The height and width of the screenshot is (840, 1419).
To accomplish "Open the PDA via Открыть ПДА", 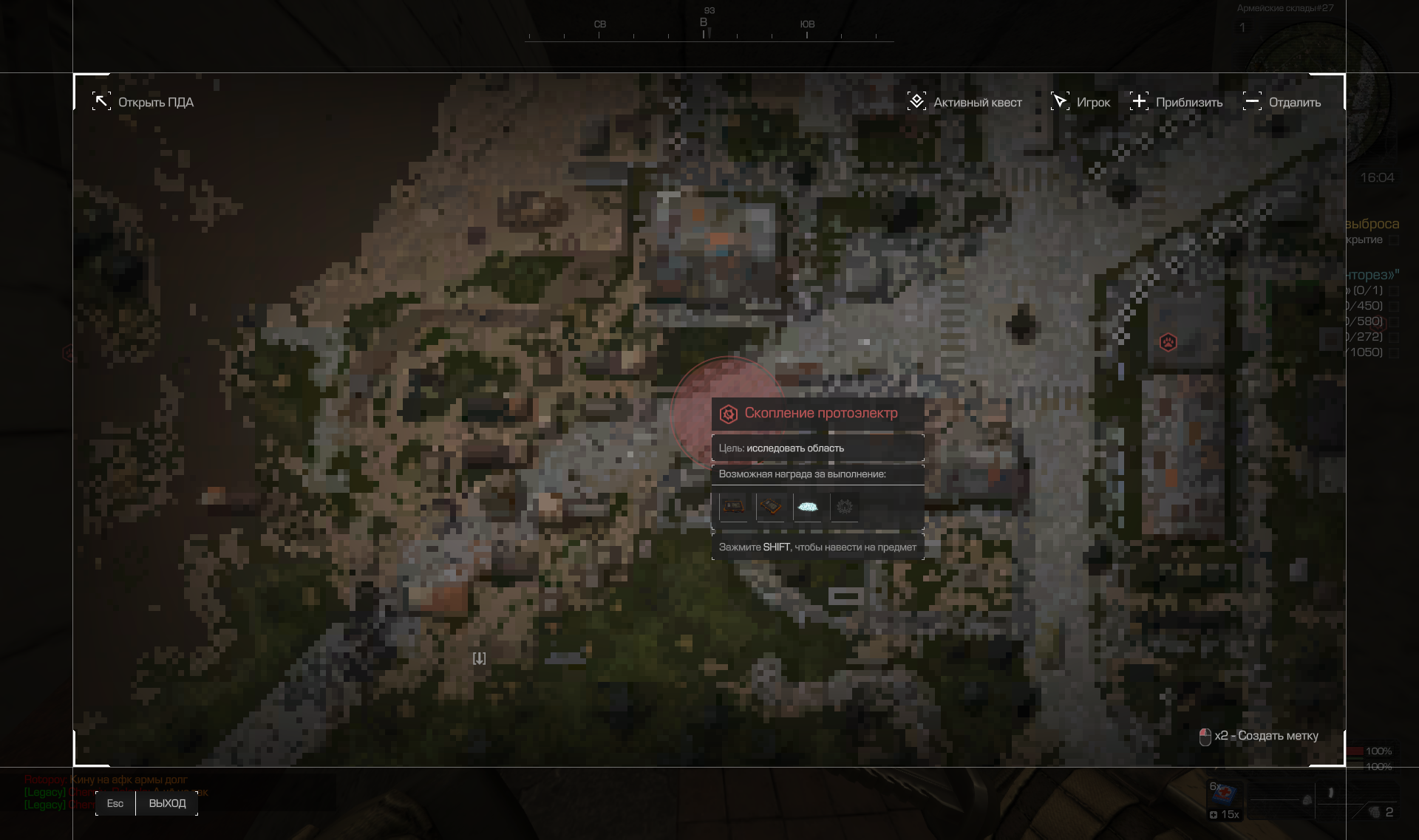I will [x=143, y=102].
